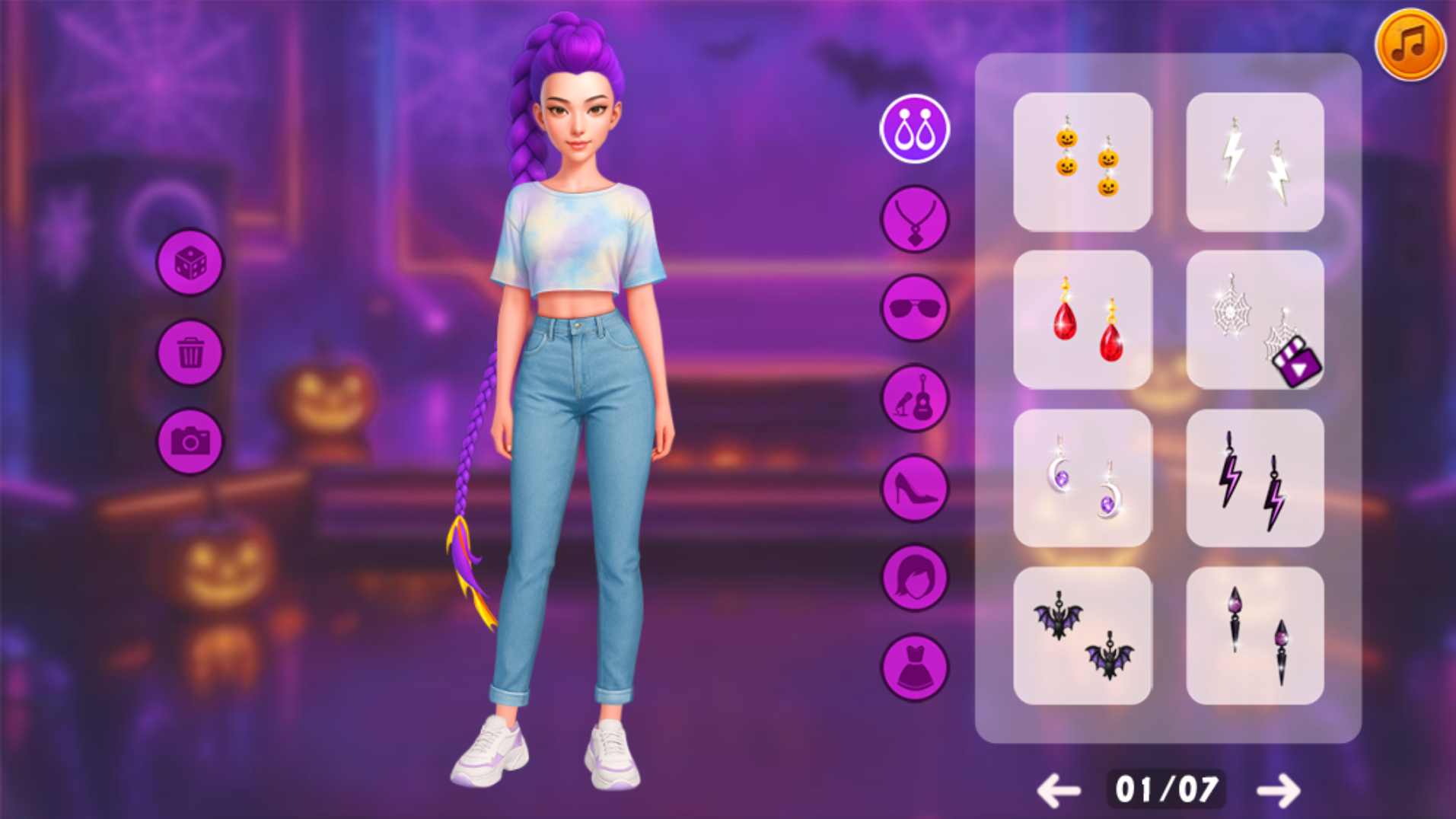Clear the outfit with the trash button
Screen dimensions: 1456x819
click(190, 353)
